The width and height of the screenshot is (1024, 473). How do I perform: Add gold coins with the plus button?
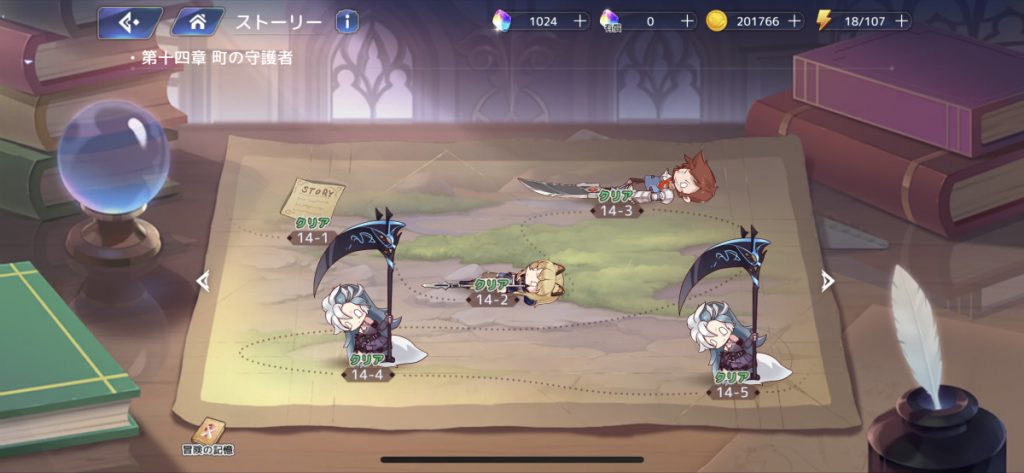tap(795, 21)
